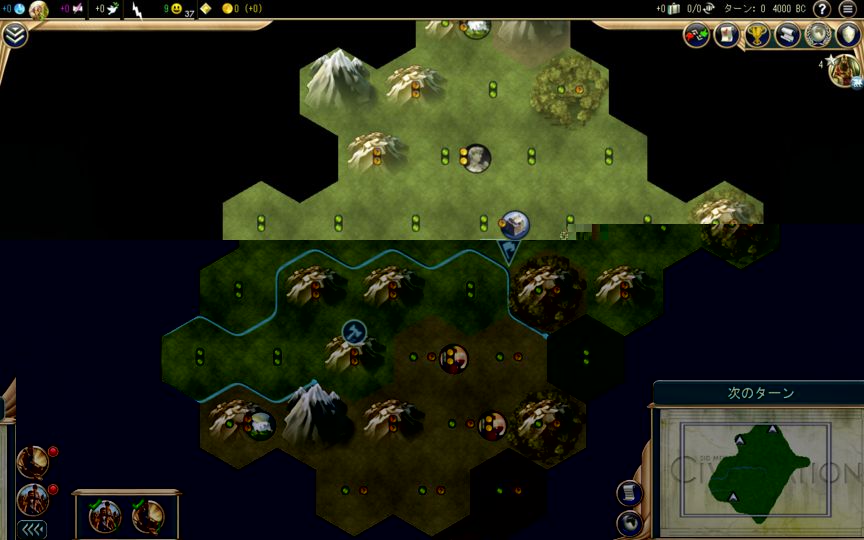Expand the double-chevron button below the science icon
Image resolution: width=864 pixels, height=540 pixels.
pyautogui.click(x=15, y=35)
